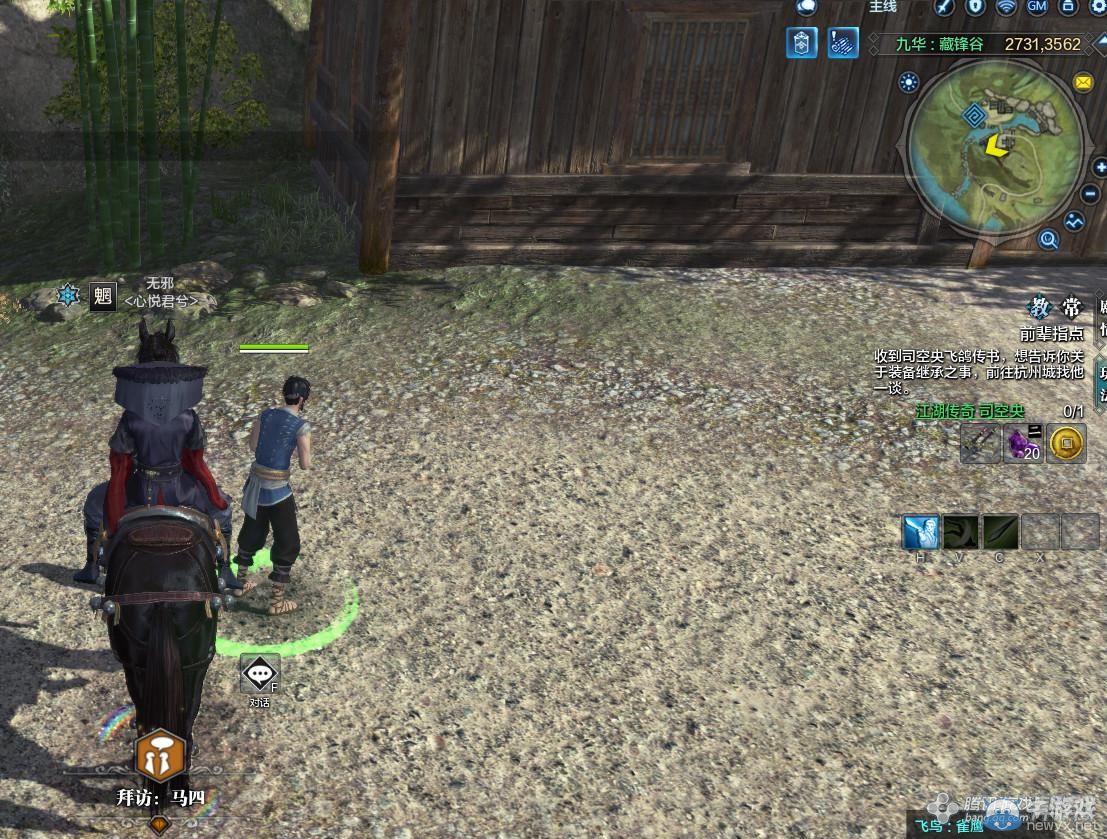Select the blue lantern buff icon

[802, 43]
